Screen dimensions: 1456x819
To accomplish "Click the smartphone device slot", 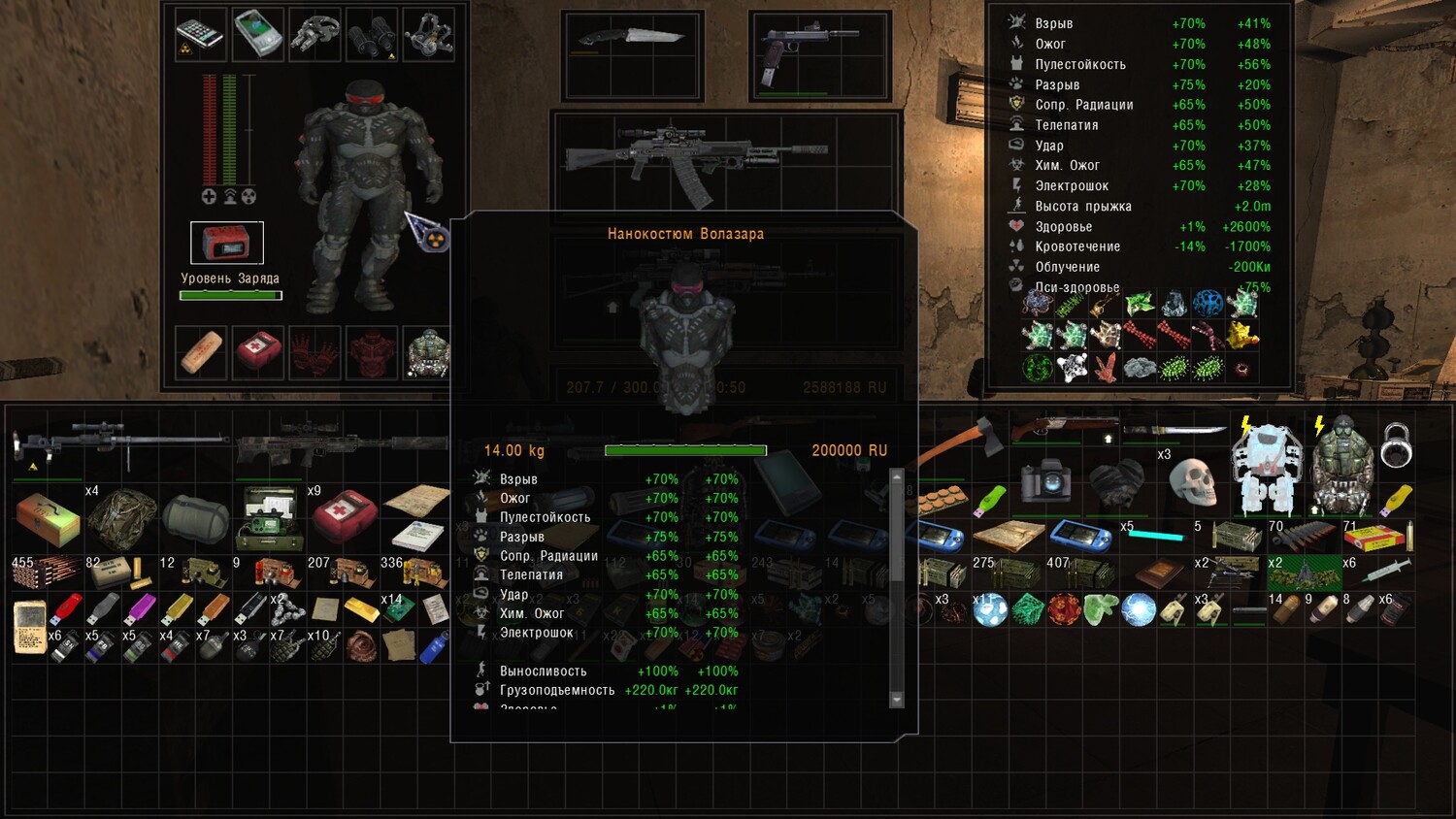I will (x=200, y=35).
